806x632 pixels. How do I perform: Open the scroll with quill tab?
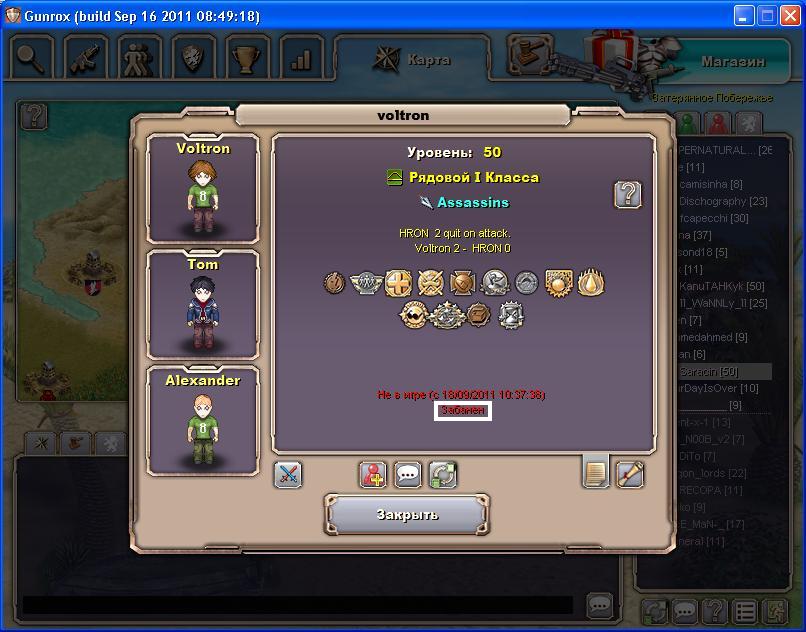[x=629, y=474]
